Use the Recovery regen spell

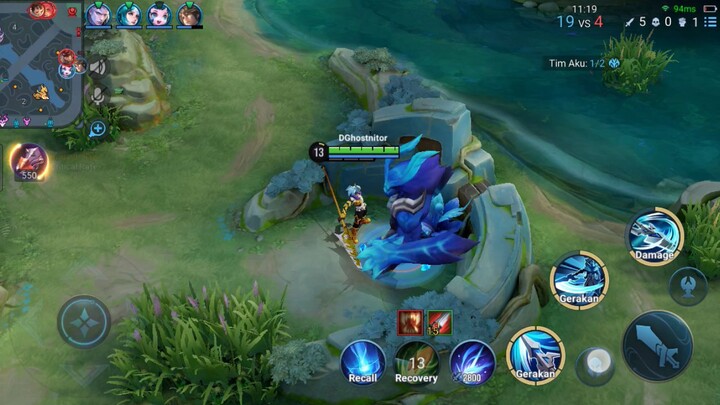pos(416,360)
